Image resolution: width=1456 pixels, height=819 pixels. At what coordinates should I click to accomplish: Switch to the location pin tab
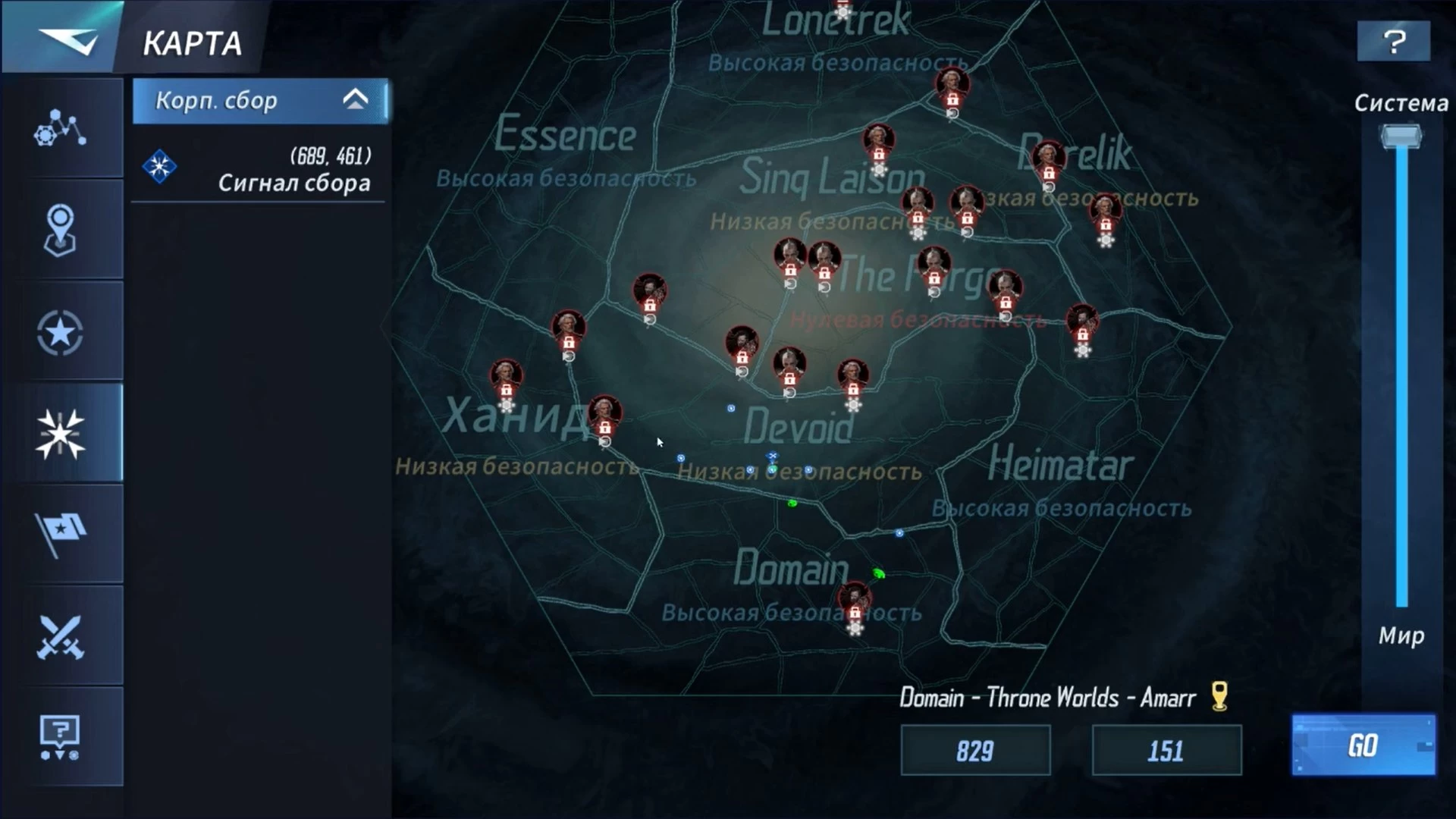(61, 230)
